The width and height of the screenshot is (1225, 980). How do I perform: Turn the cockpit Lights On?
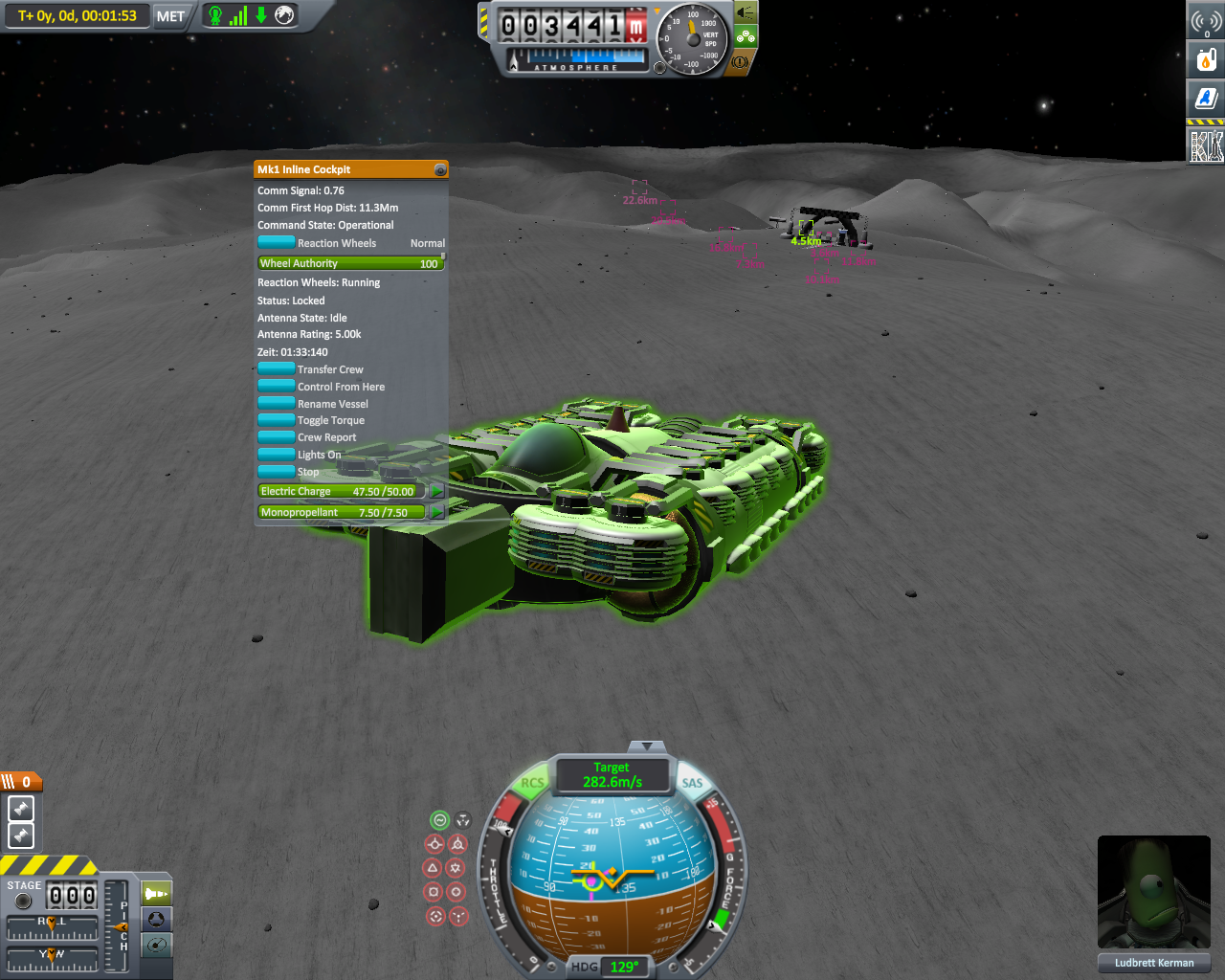(x=277, y=455)
